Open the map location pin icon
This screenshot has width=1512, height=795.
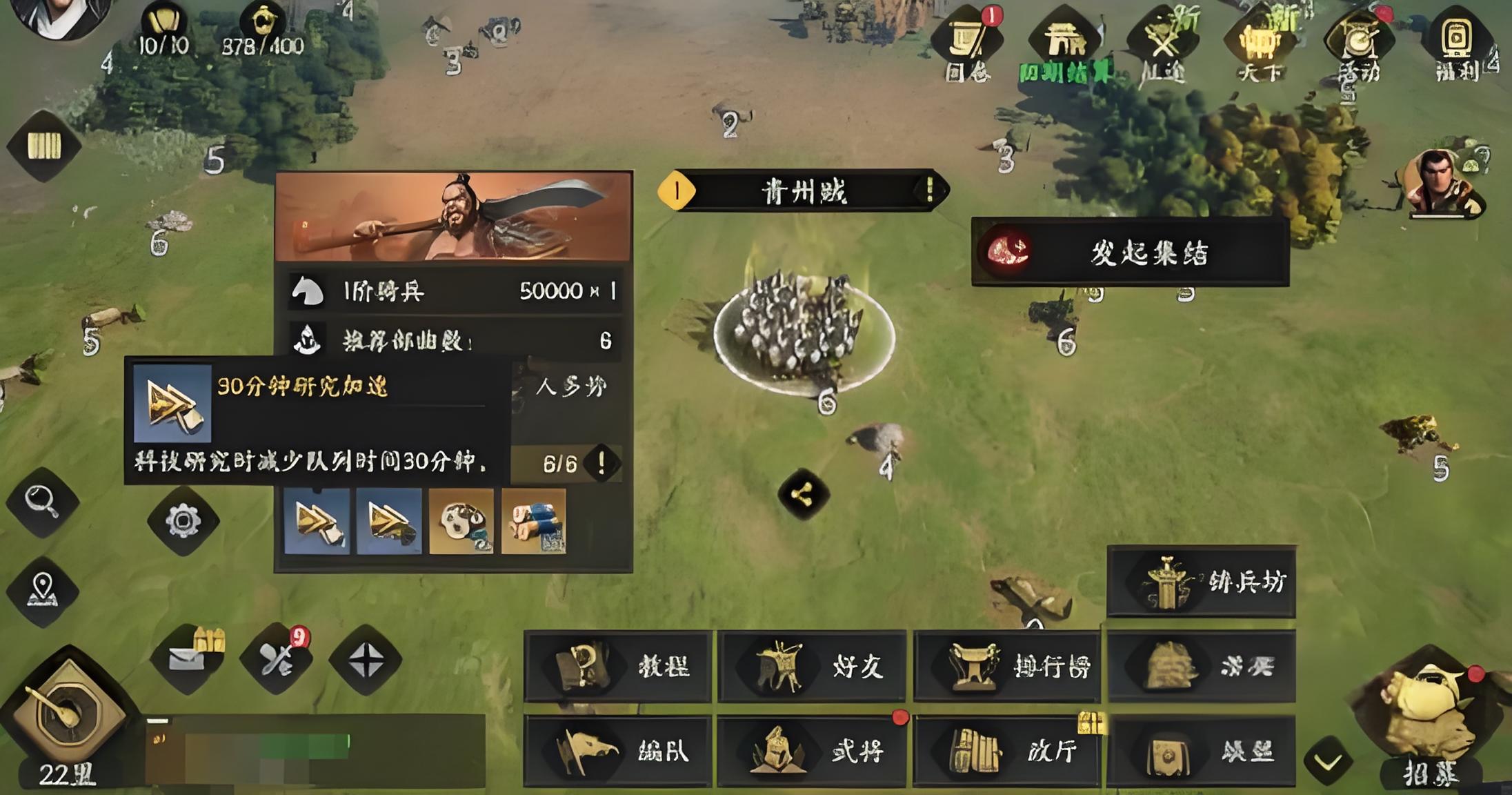43,591
